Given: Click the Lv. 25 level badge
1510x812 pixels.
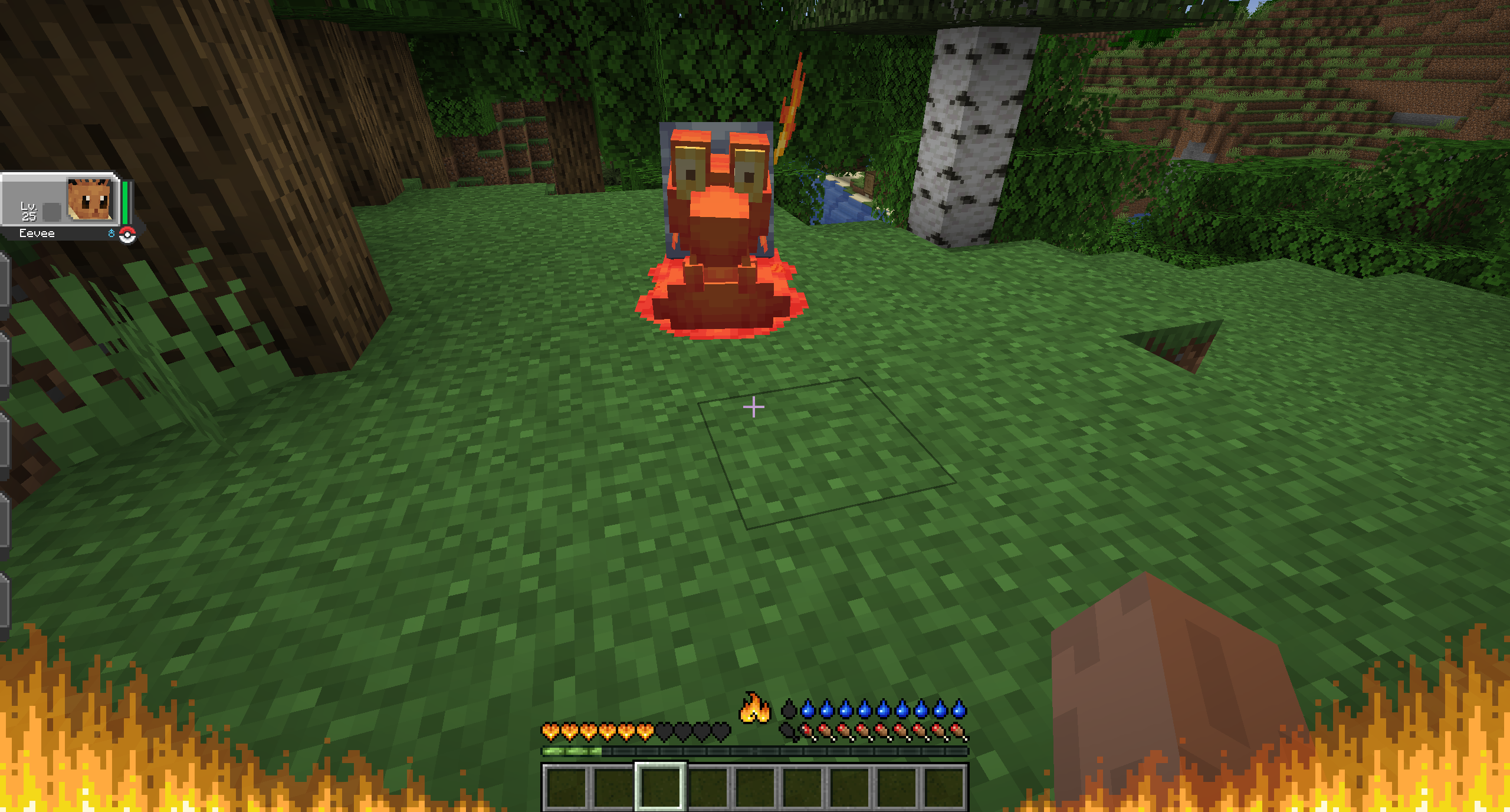Looking at the screenshot, I should pos(31,211).
